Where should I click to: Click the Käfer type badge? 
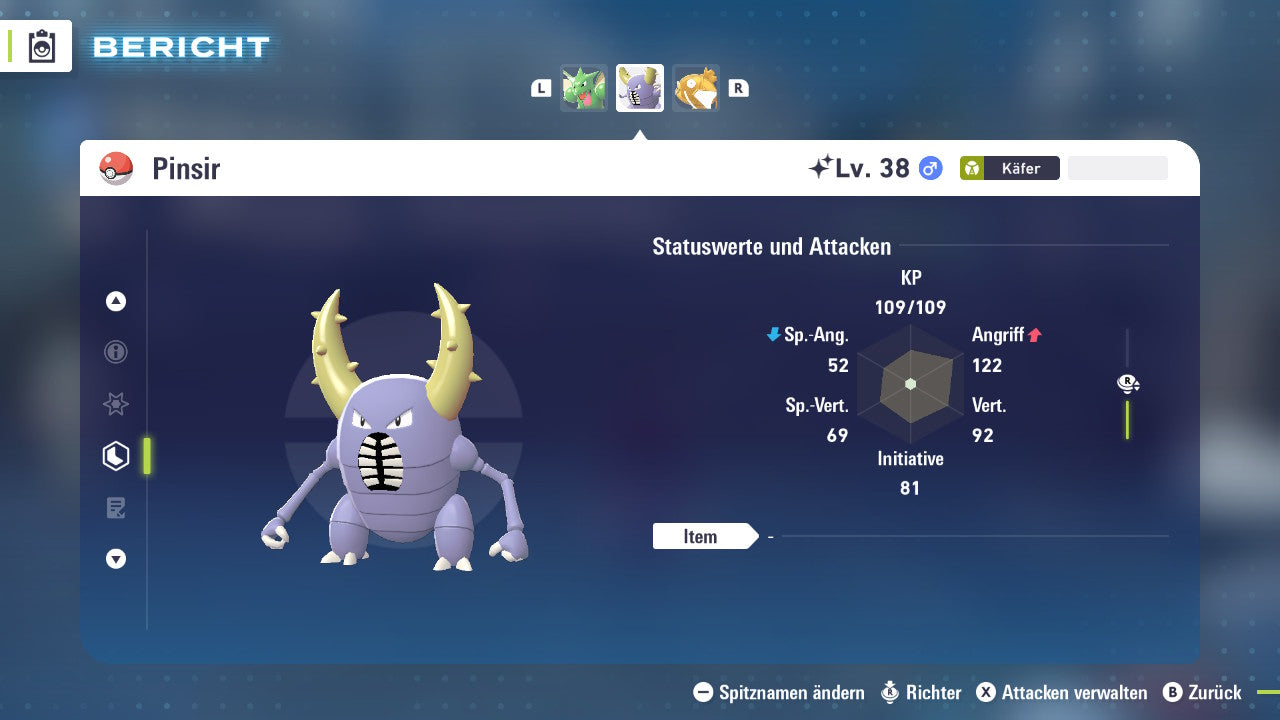tap(1008, 168)
